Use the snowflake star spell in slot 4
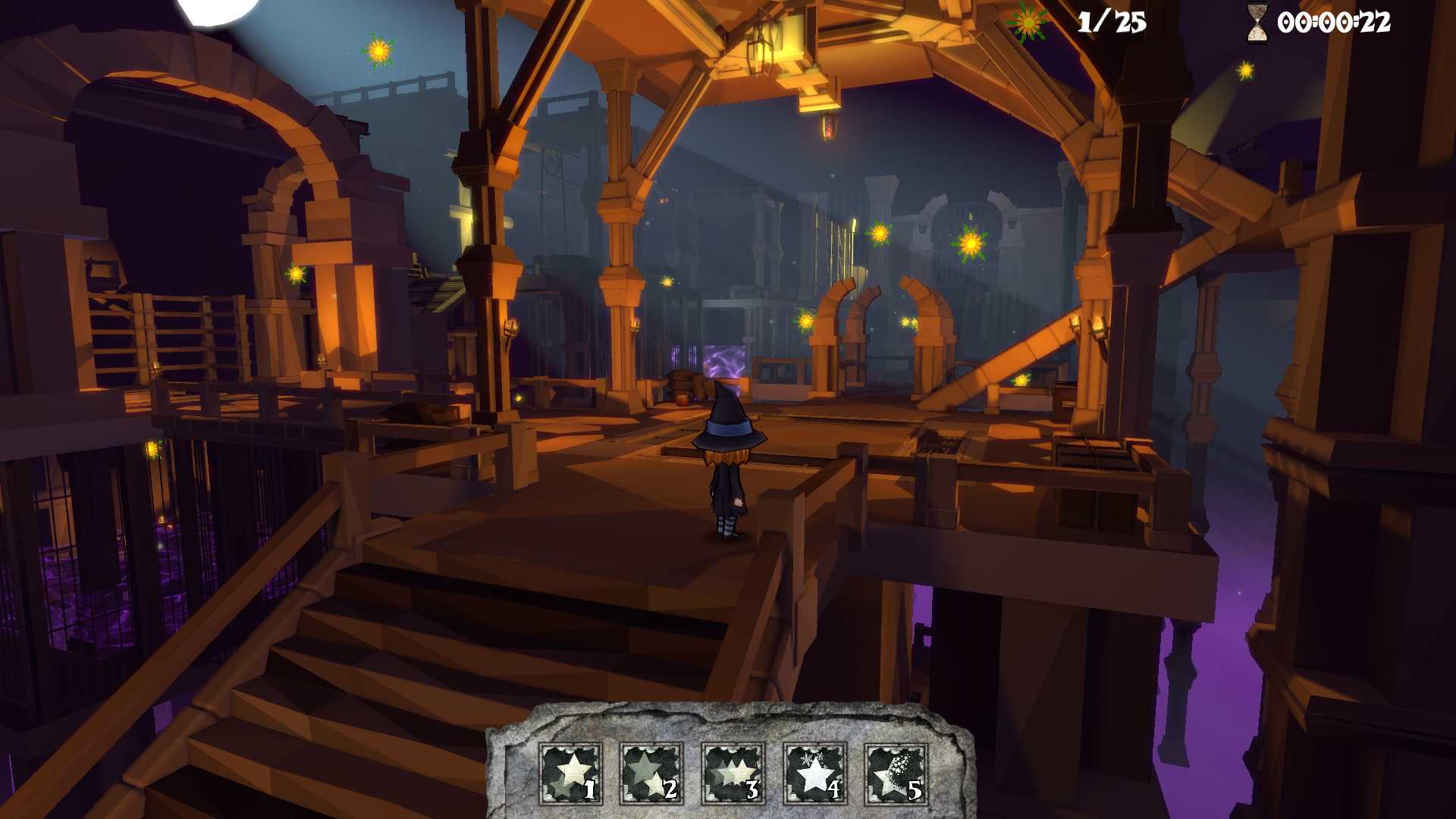The width and height of the screenshot is (1456, 819). click(814, 773)
